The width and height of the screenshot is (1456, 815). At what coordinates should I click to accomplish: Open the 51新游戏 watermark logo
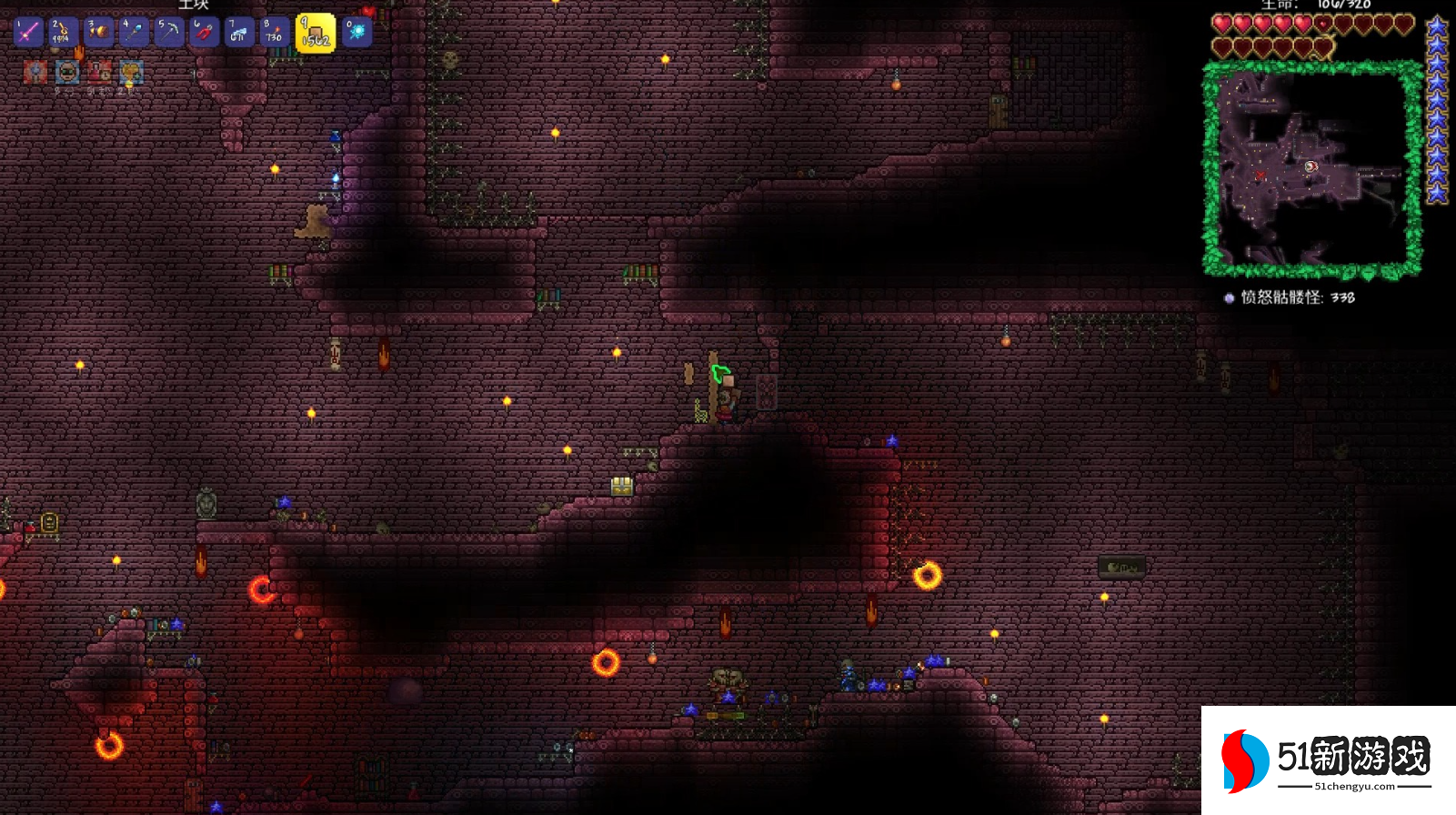click(x=1328, y=760)
